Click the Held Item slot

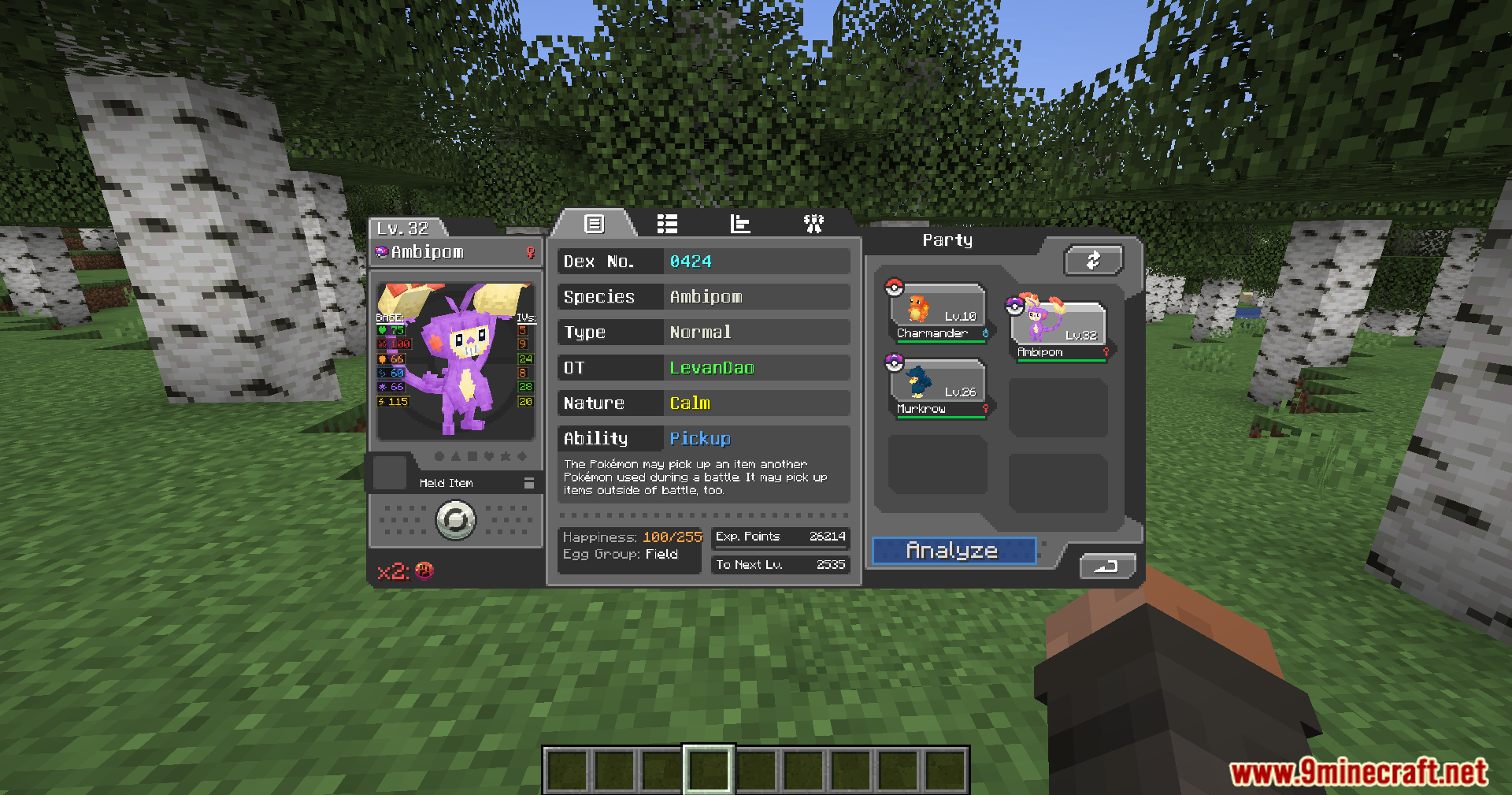point(389,473)
